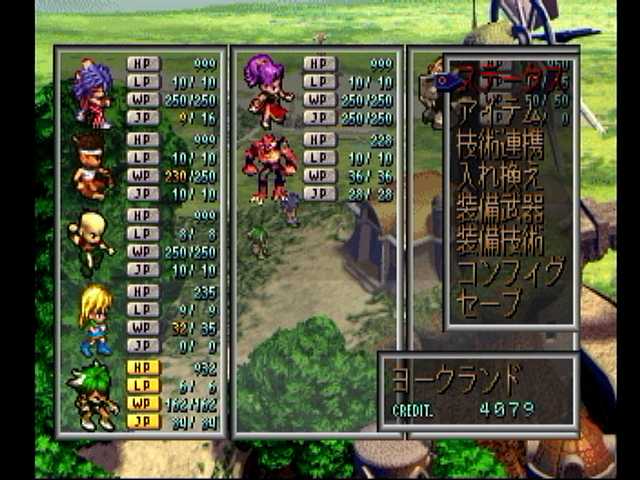This screenshot has width=640, height=480.
Task: Select the red armored monster party member
Action: point(269,165)
